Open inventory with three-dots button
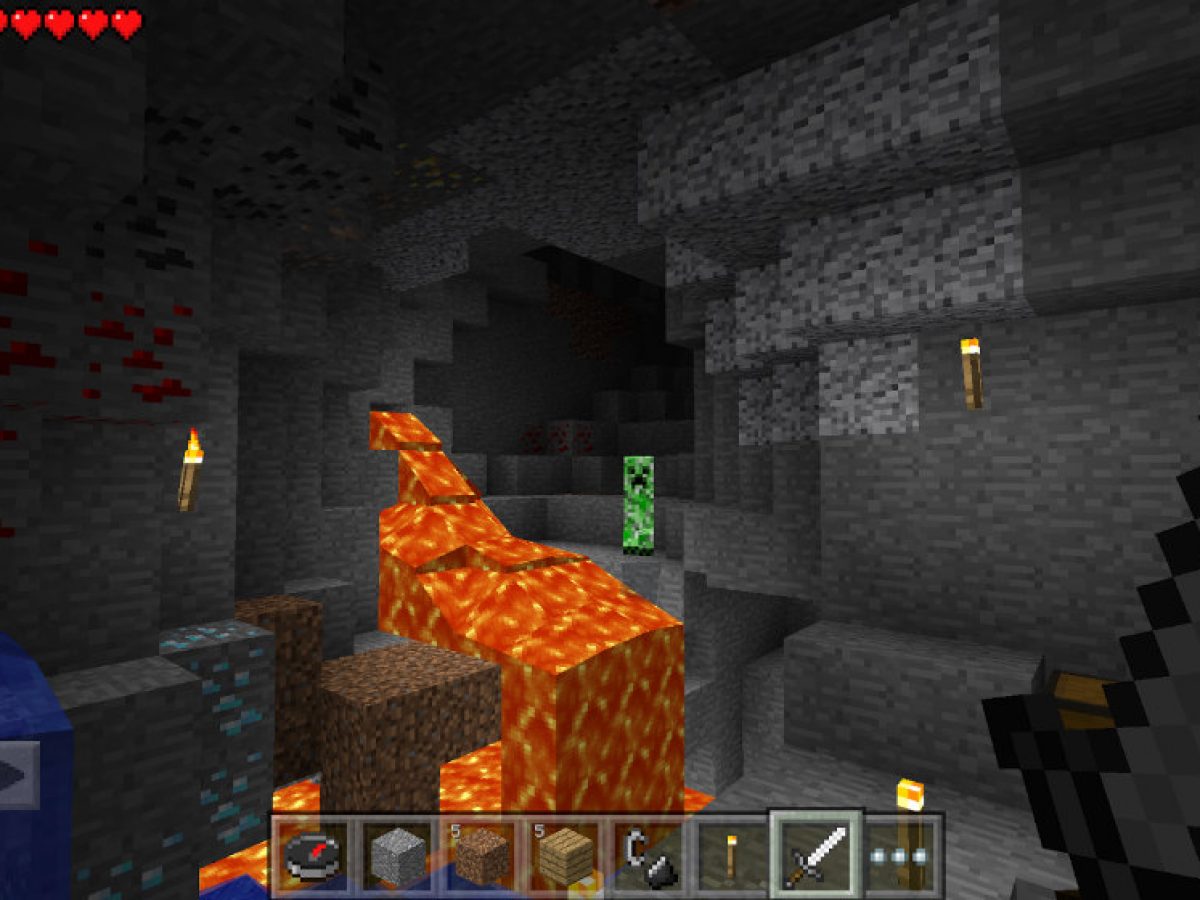The image size is (1200, 900). (x=900, y=855)
